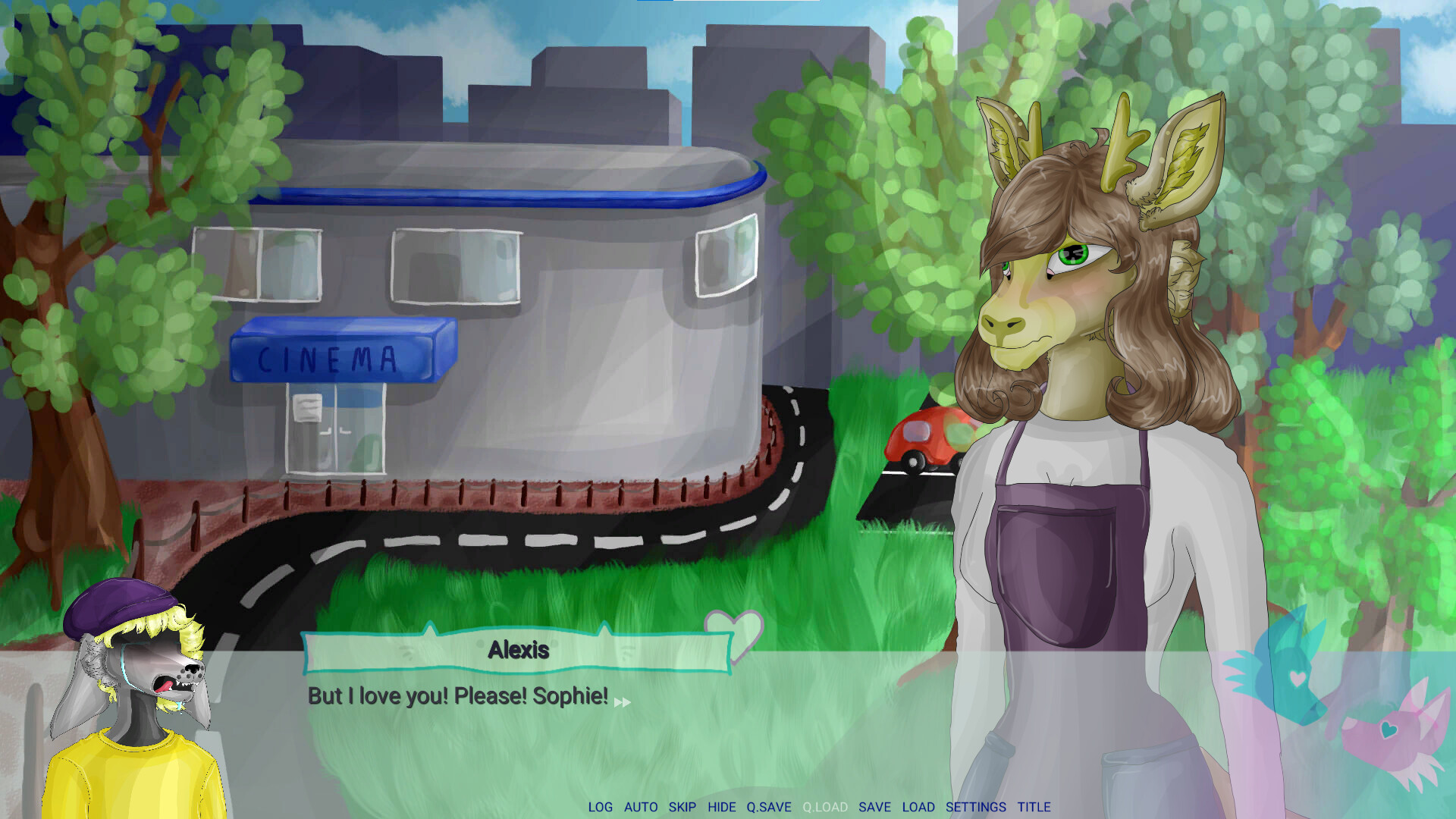This screenshot has height=819, width=1456.
Task: Switch to the LOAD screen
Action: coord(919,807)
